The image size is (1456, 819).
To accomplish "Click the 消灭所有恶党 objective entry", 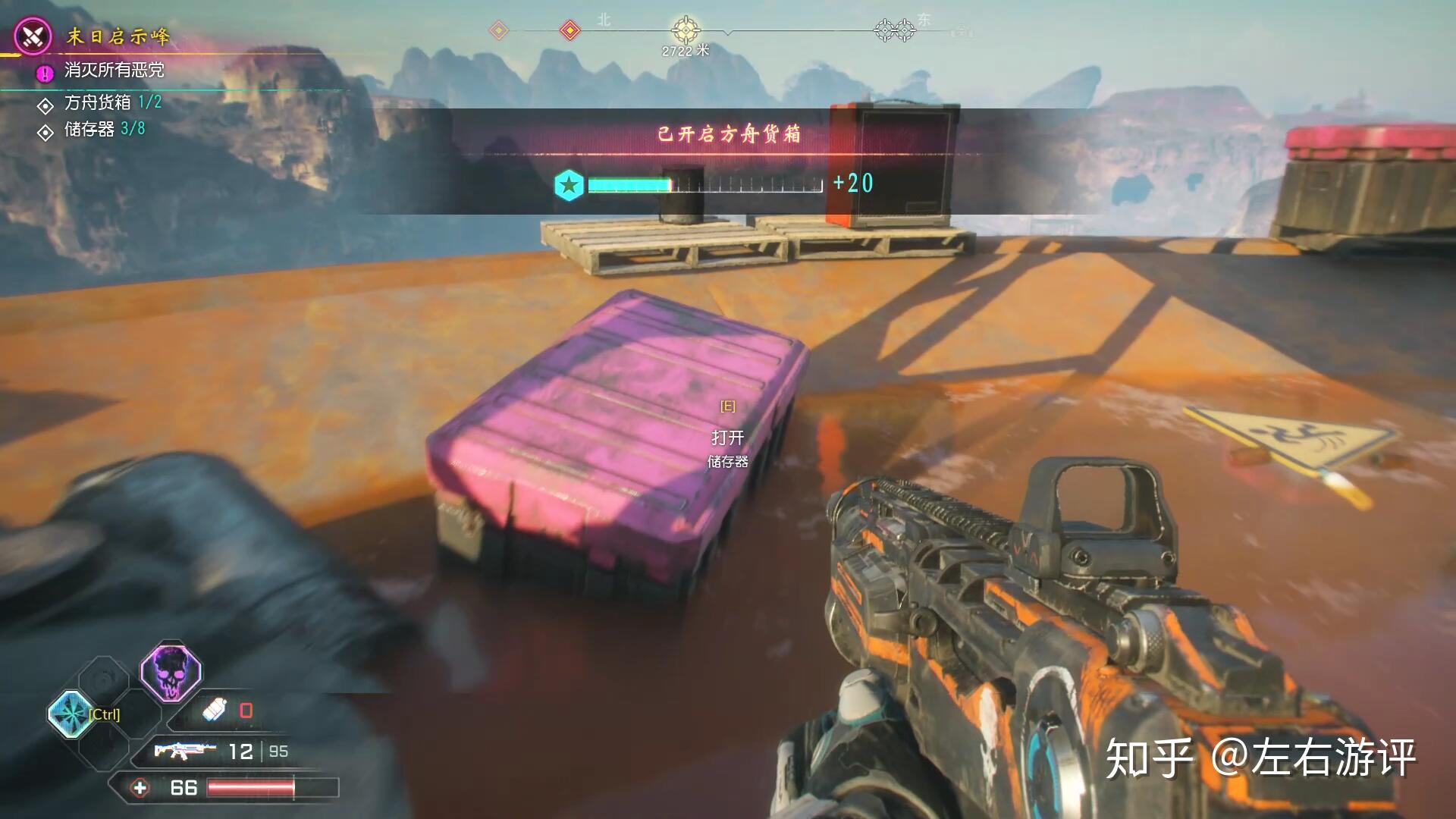I will pos(114,71).
